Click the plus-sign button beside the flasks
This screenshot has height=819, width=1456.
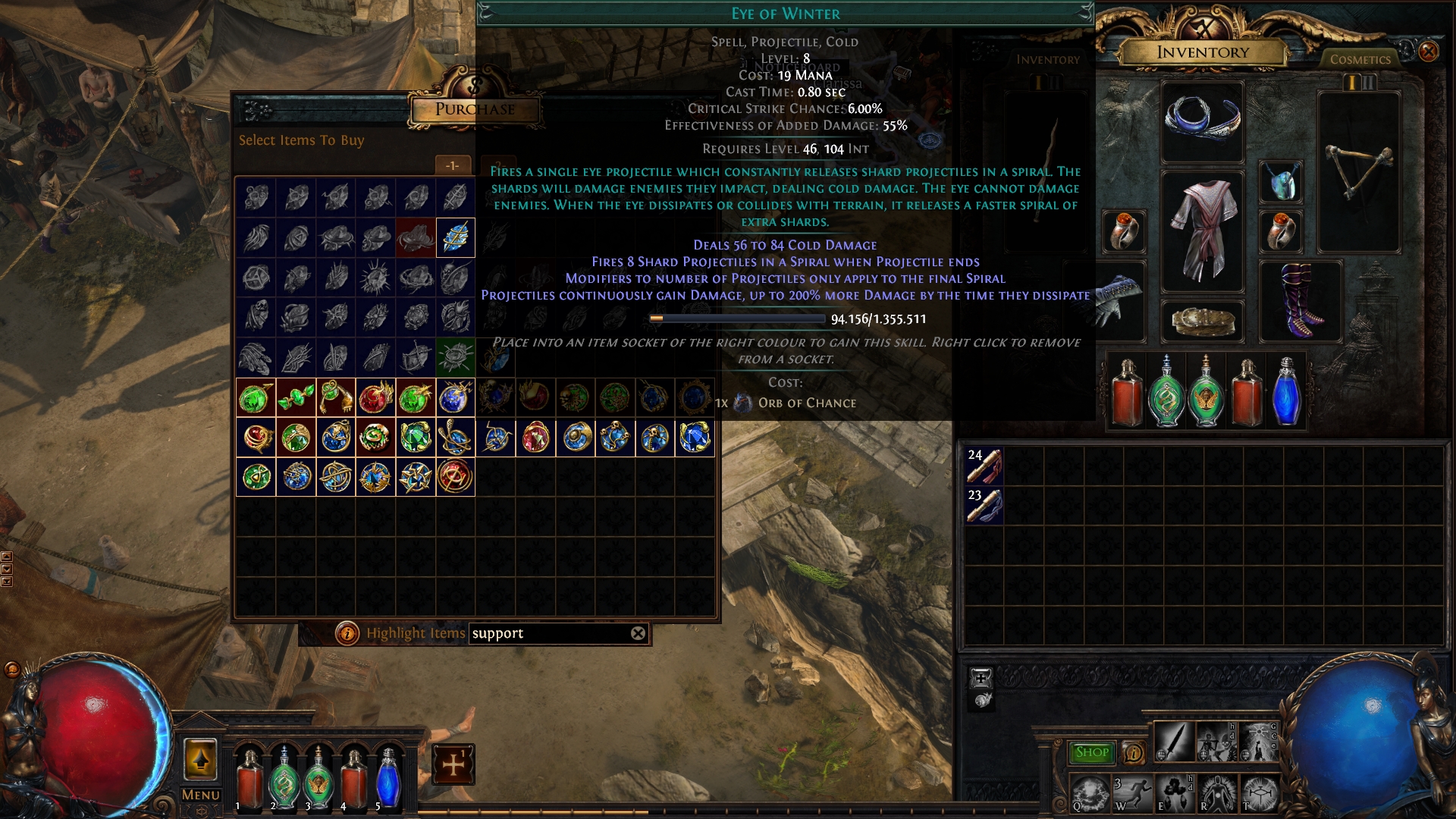(x=453, y=764)
